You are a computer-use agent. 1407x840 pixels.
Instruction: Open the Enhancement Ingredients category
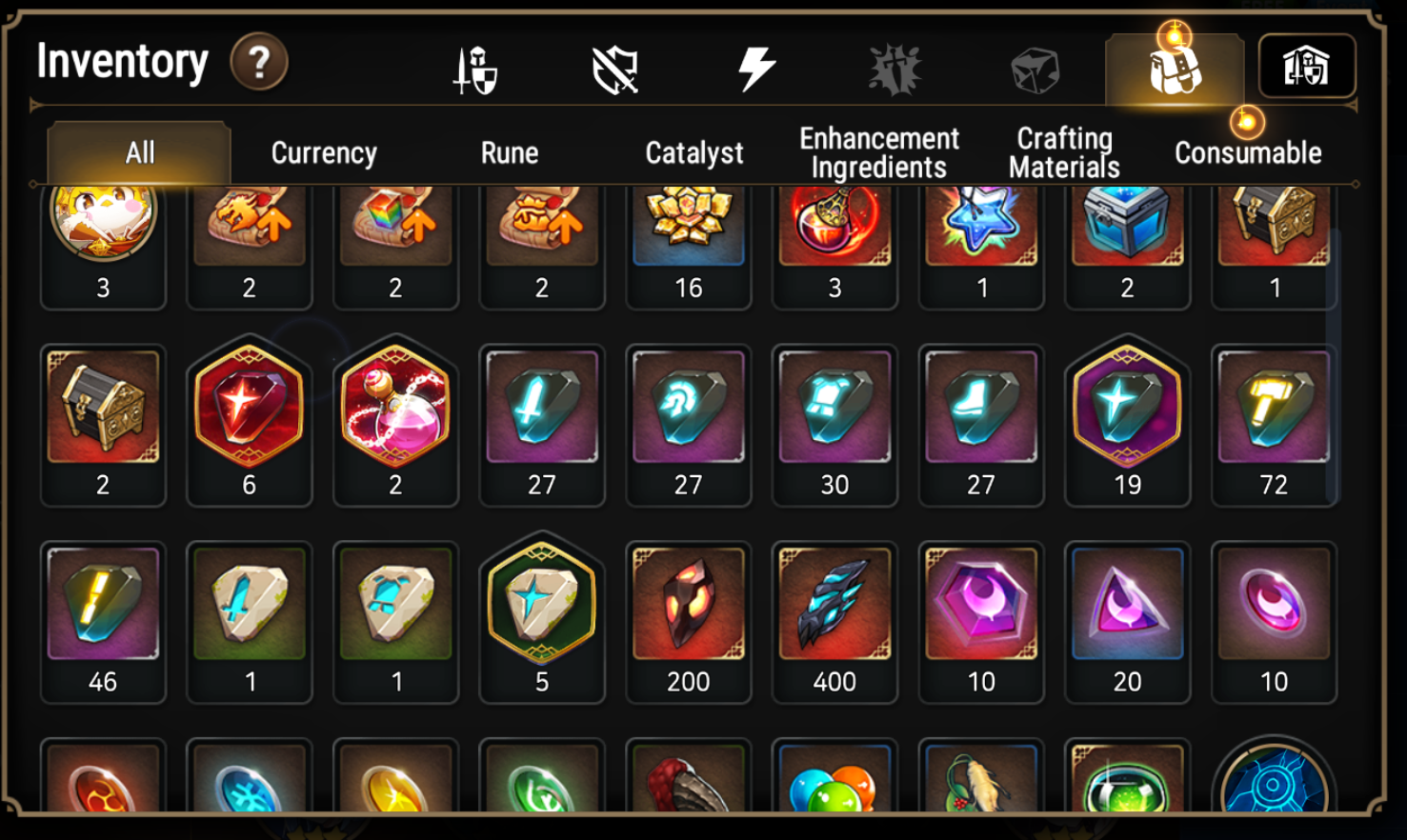click(x=879, y=151)
